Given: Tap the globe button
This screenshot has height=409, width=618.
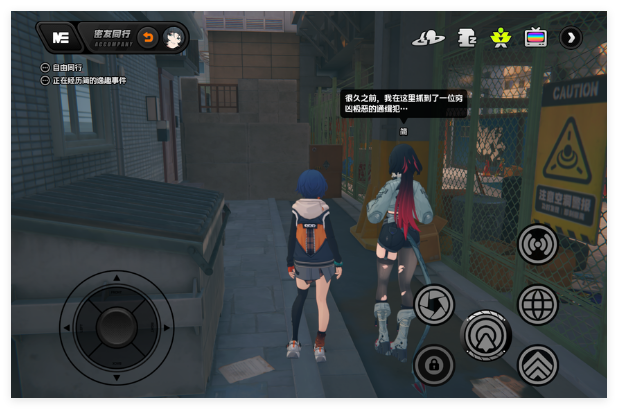Looking at the screenshot, I should point(538,304).
